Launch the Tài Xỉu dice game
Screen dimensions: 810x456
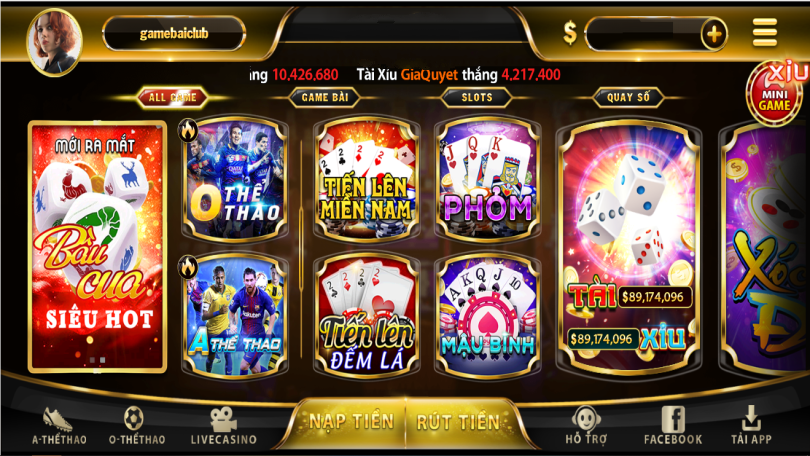[x=629, y=245]
